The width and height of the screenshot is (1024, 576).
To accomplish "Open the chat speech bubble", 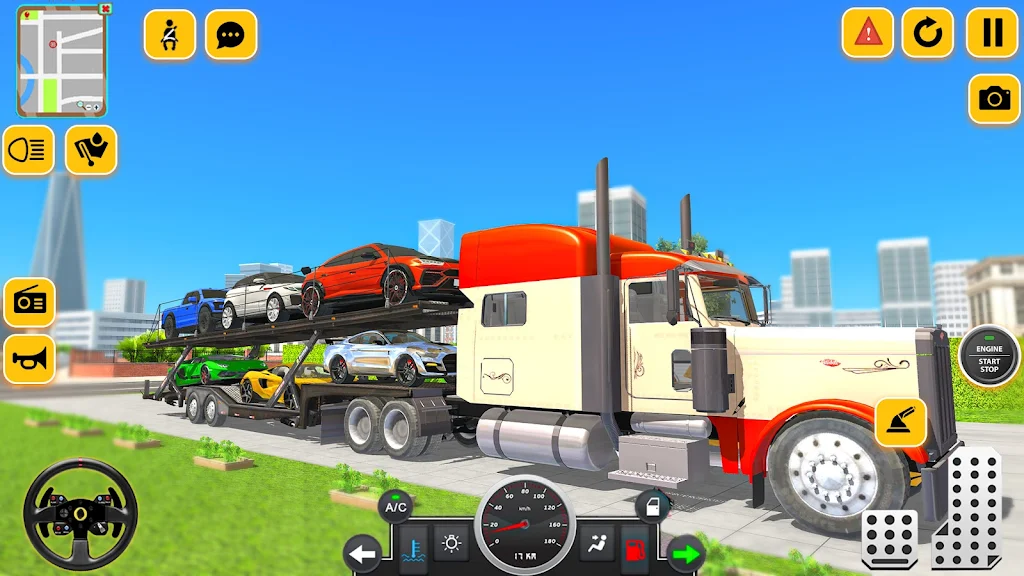I will tap(231, 35).
